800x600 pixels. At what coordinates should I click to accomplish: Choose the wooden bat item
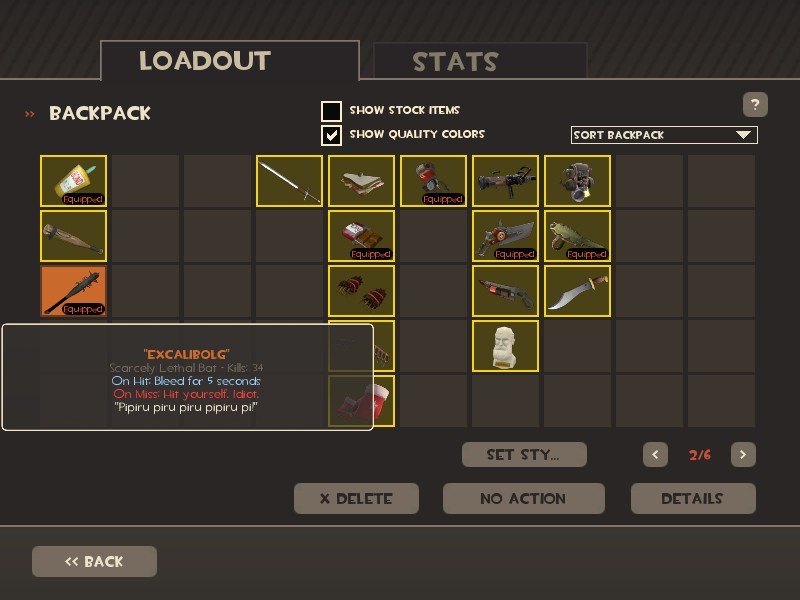coord(73,236)
